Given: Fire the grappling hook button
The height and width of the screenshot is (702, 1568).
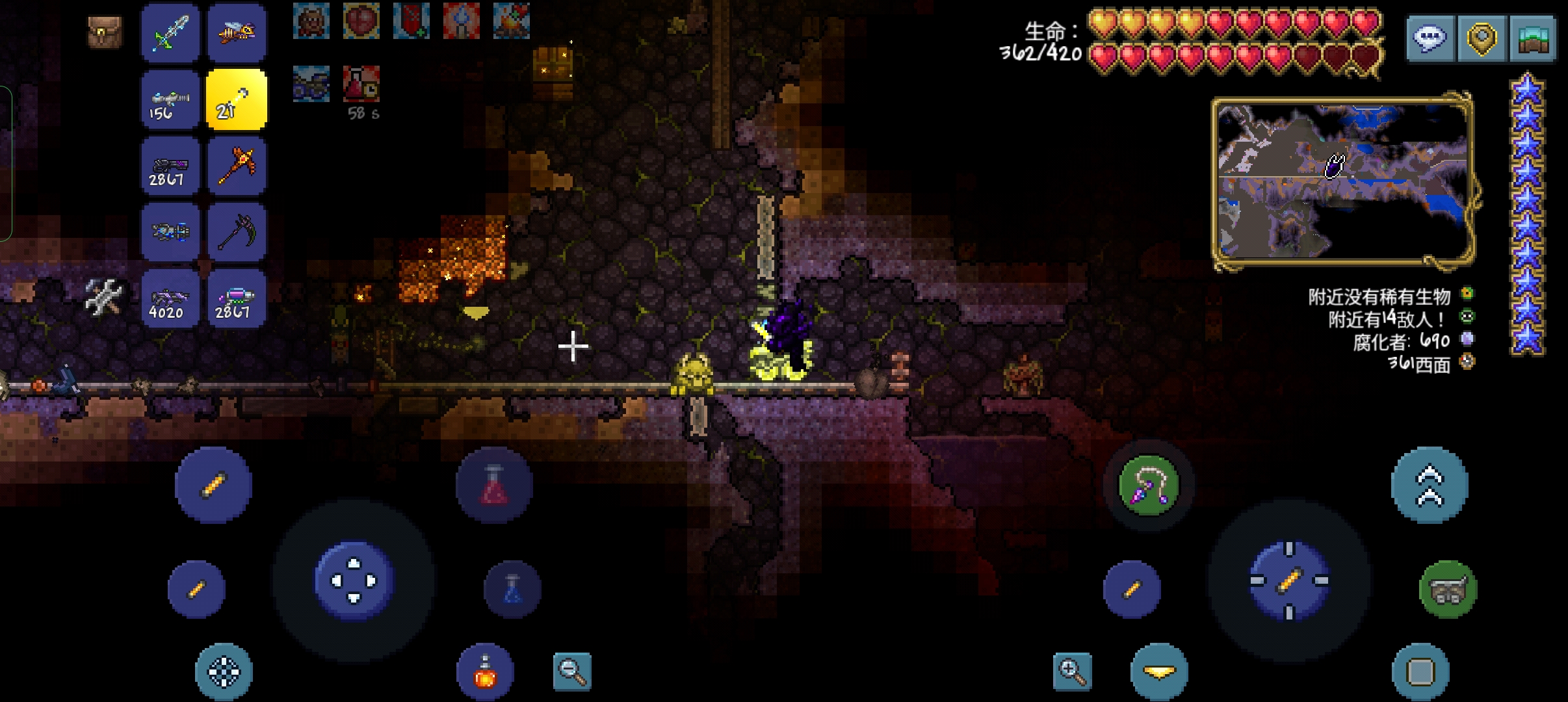Looking at the screenshot, I should (1149, 485).
